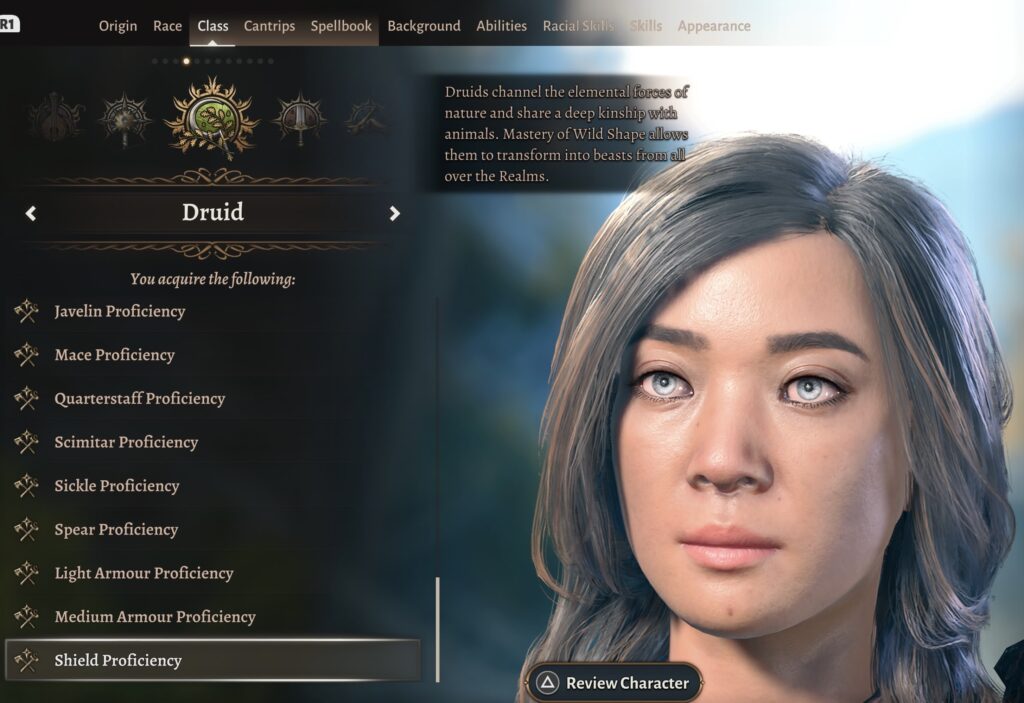Show the Appearance tab
Screen dimensions: 1024x703
714,26
